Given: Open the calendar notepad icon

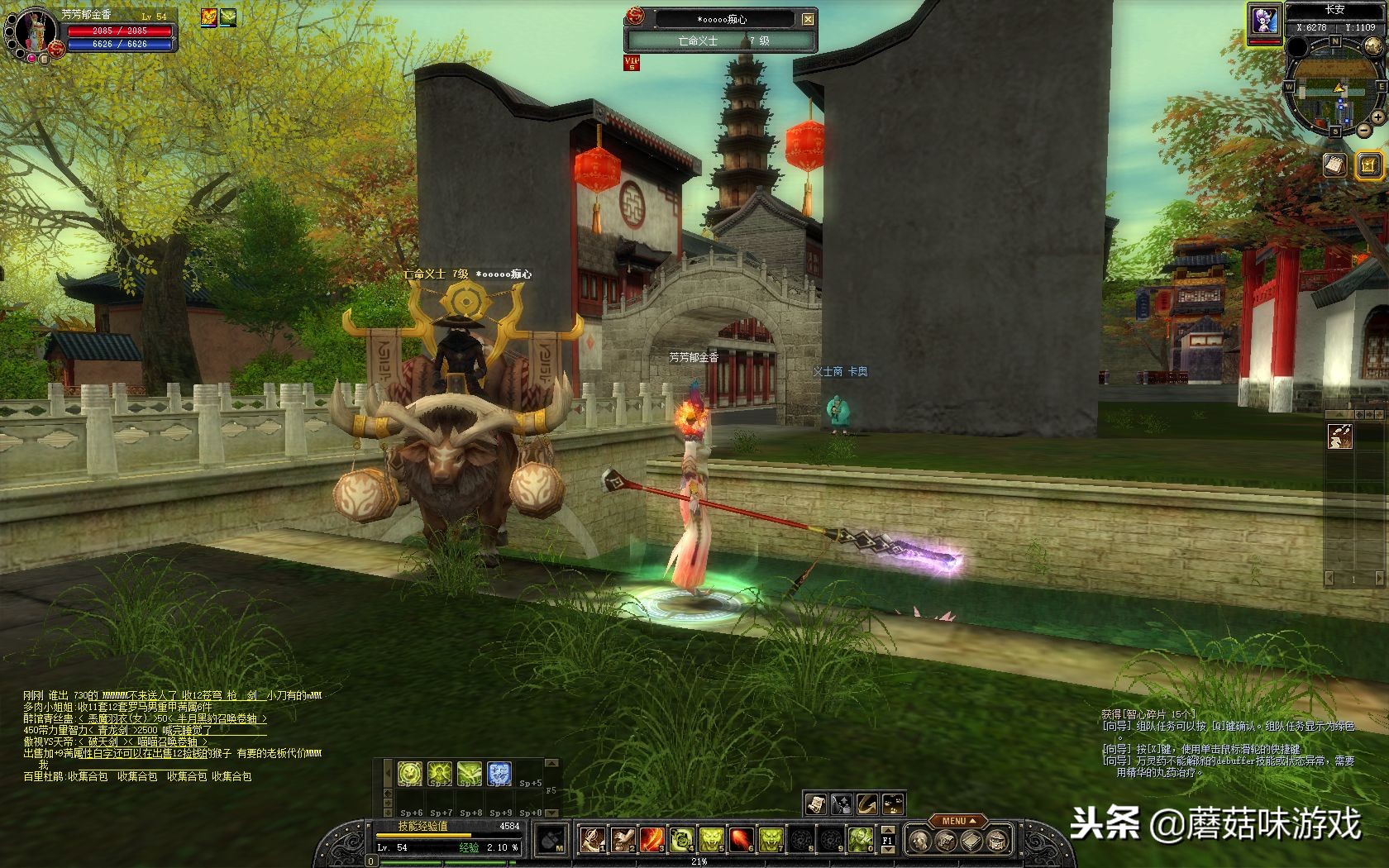Looking at the screenshot, I should (x=1333, y=165).
